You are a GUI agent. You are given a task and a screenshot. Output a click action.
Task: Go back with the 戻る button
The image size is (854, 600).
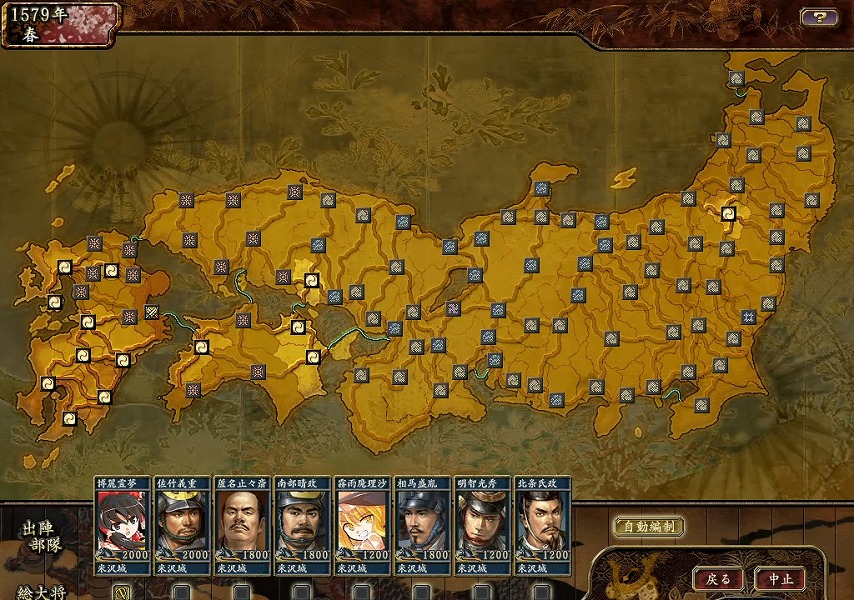point(718,578)
